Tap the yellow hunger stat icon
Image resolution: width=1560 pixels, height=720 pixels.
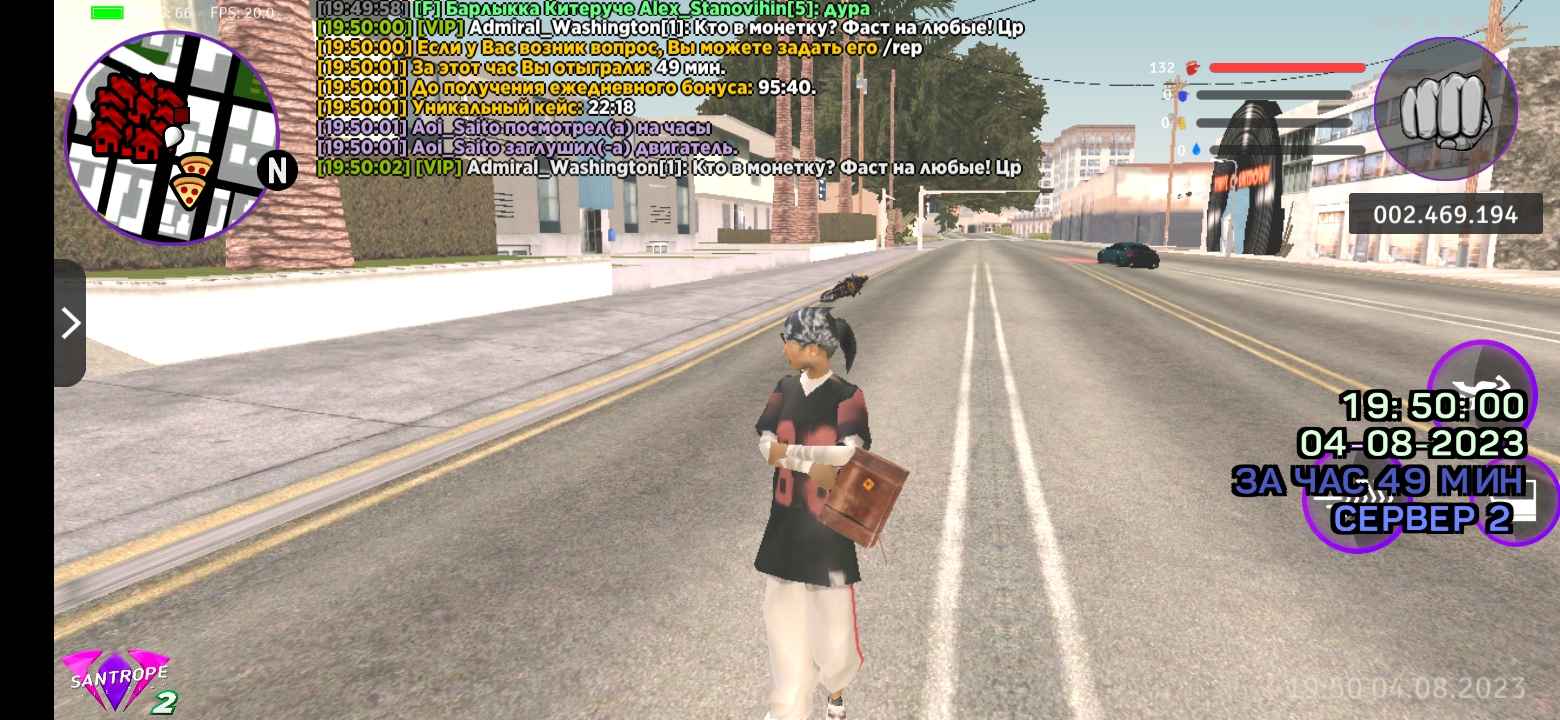pyautogui.click(x=1182, y=122)
